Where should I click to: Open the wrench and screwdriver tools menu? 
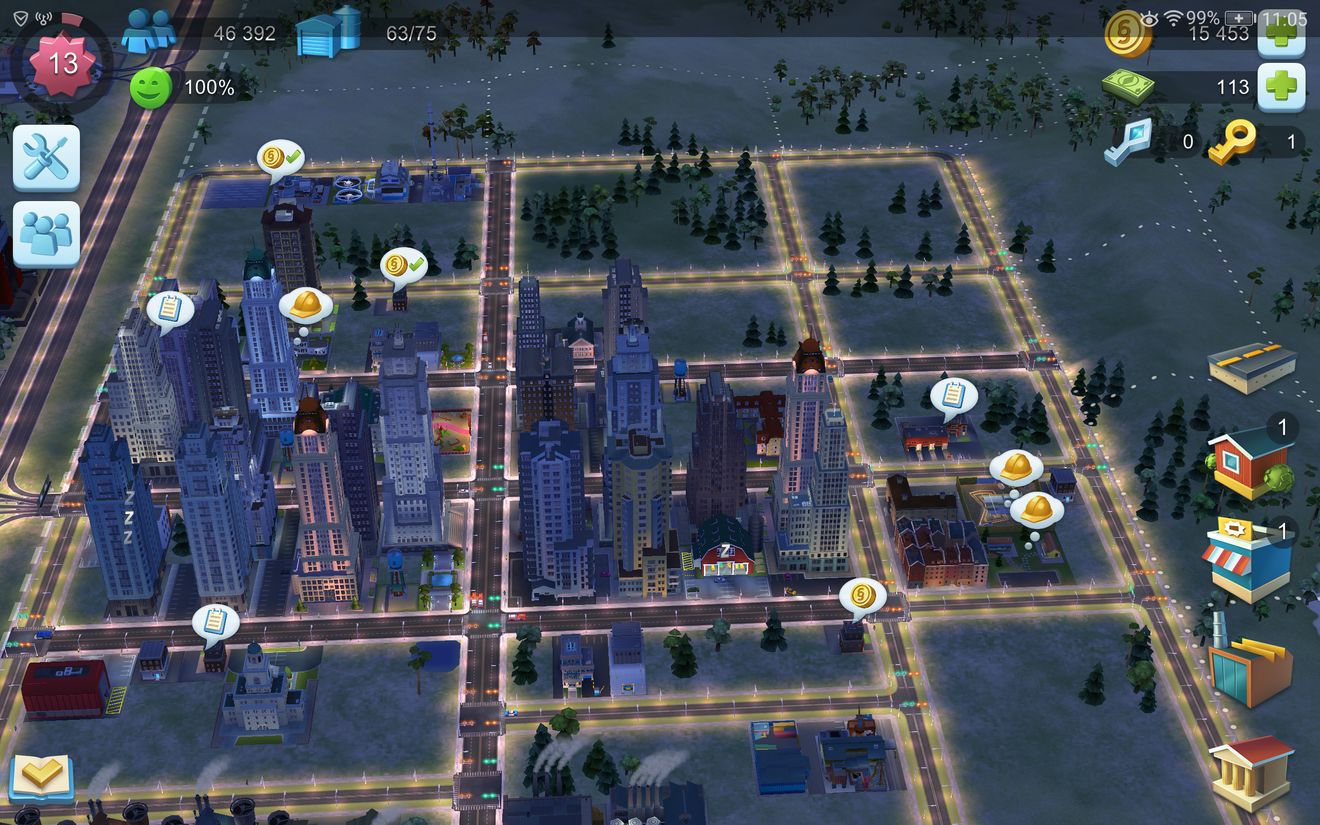46,158
